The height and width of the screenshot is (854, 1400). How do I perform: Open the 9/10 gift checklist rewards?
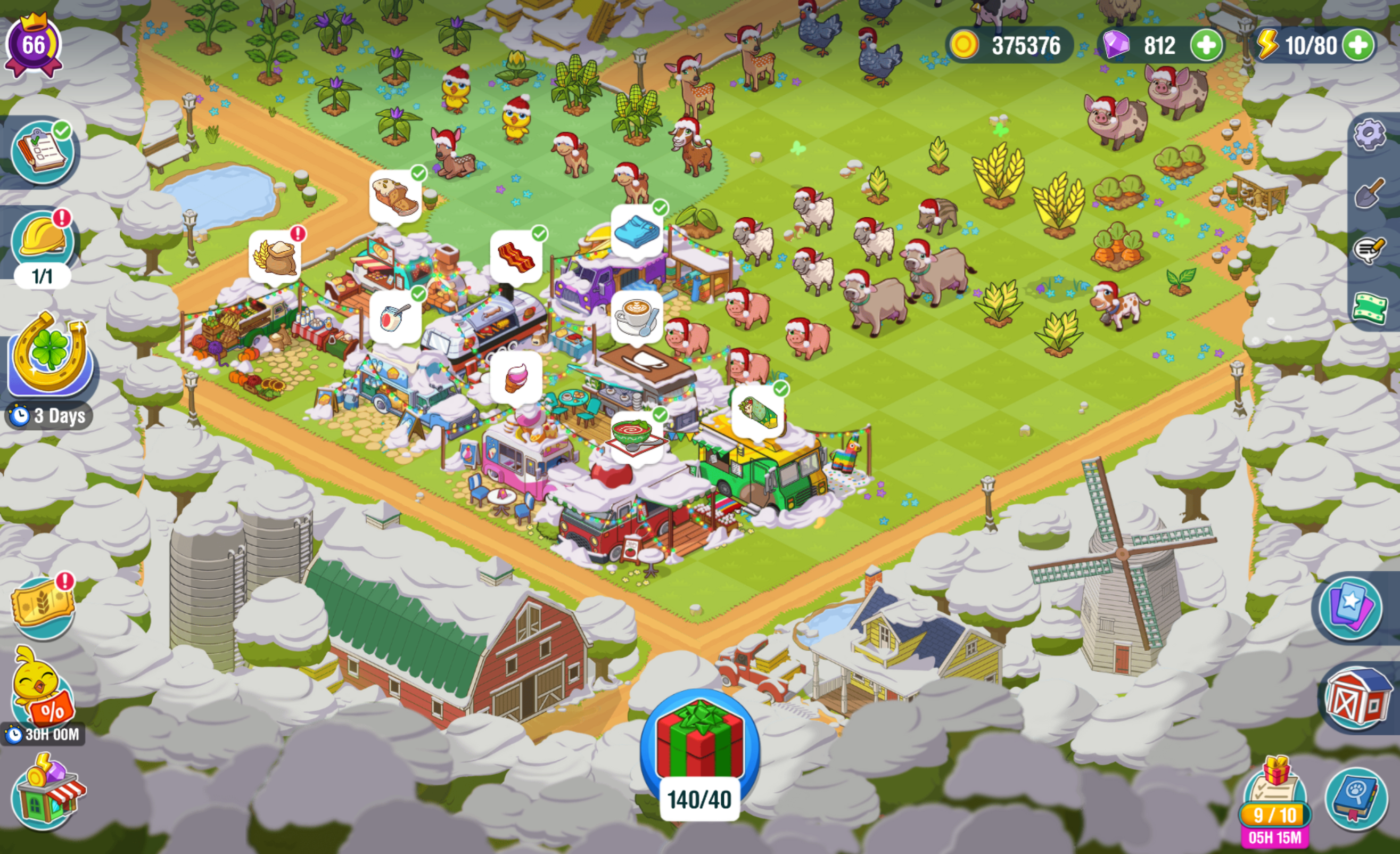(x=1275, y=795)
